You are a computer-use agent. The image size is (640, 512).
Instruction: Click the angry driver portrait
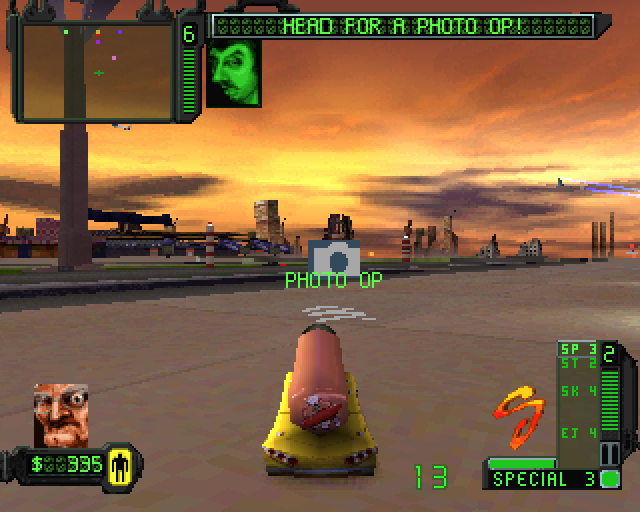pyautogui.click(x=60, y=415)
